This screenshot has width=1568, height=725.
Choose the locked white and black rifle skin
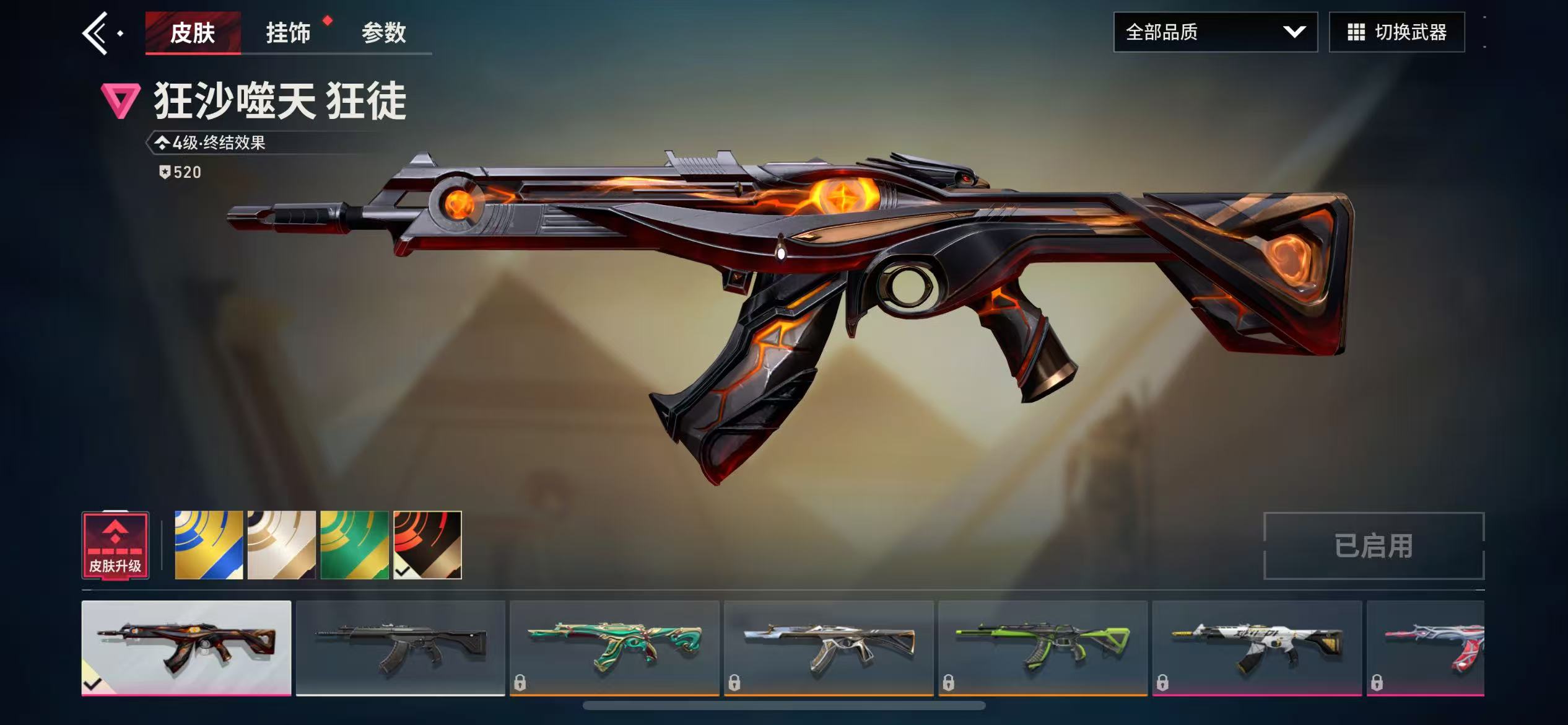pos(1257,648)
